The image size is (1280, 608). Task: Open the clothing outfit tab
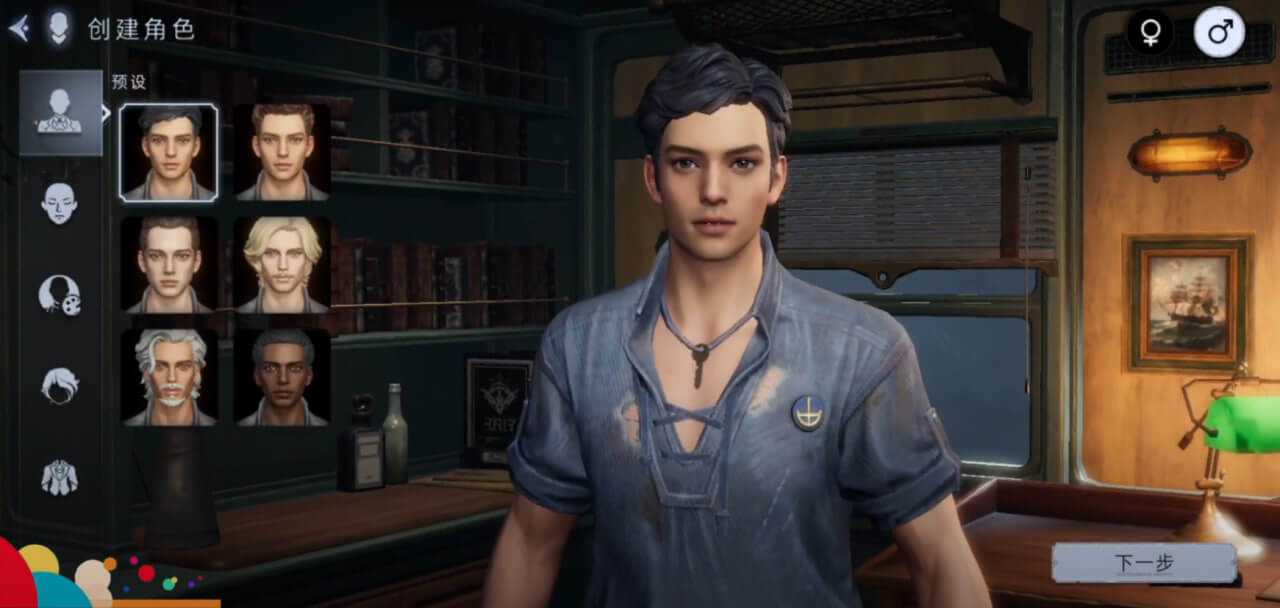[x=60, y=476]
